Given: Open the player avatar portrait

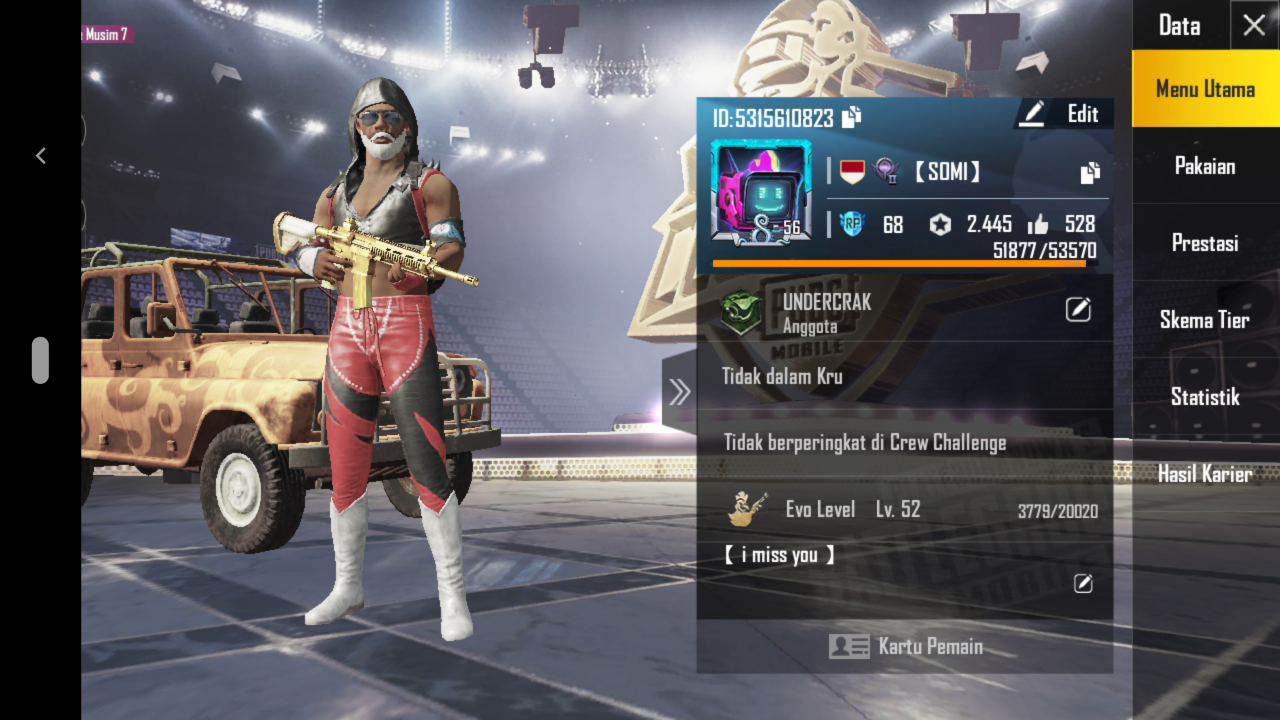Looking at the screenshot, I should pos(760,192).
